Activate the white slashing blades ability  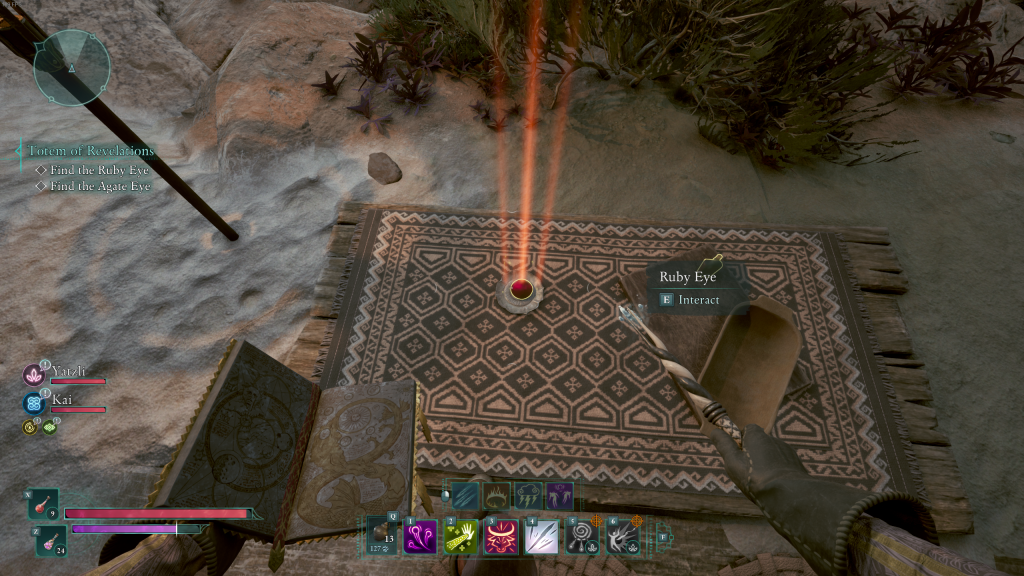tap(541, 537)
